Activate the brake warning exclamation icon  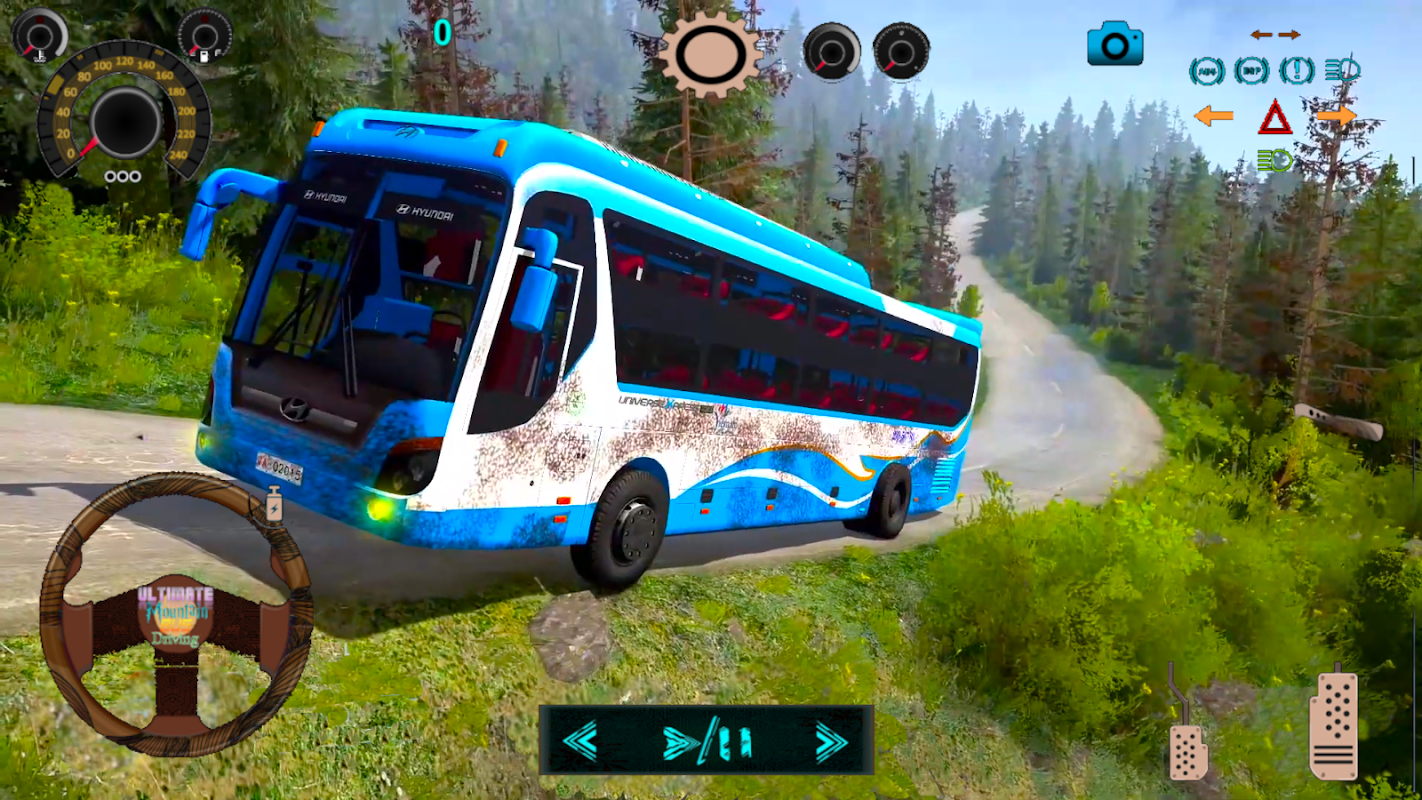[x=1297, y=71]
